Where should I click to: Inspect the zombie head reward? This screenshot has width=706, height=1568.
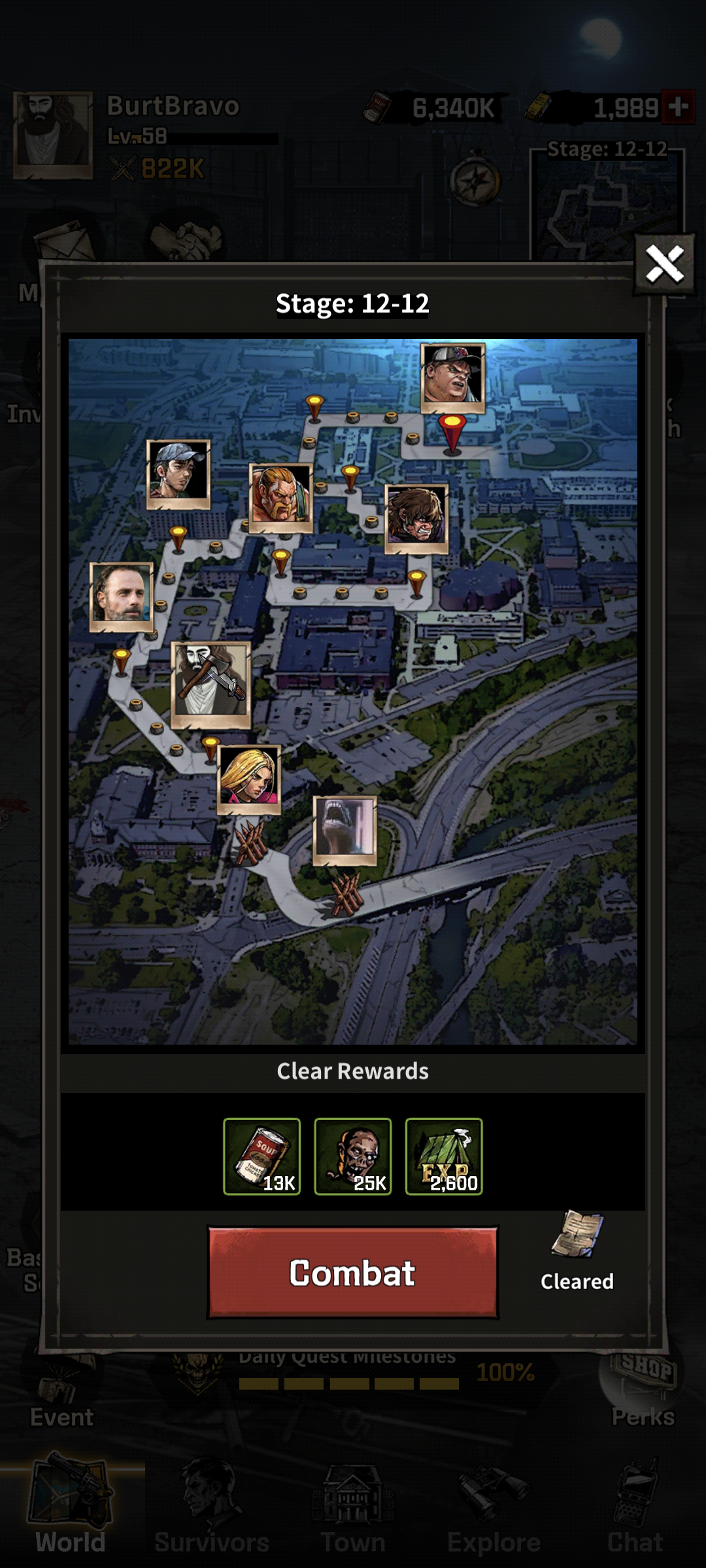pyautogui.click(x=353, y=1156)
